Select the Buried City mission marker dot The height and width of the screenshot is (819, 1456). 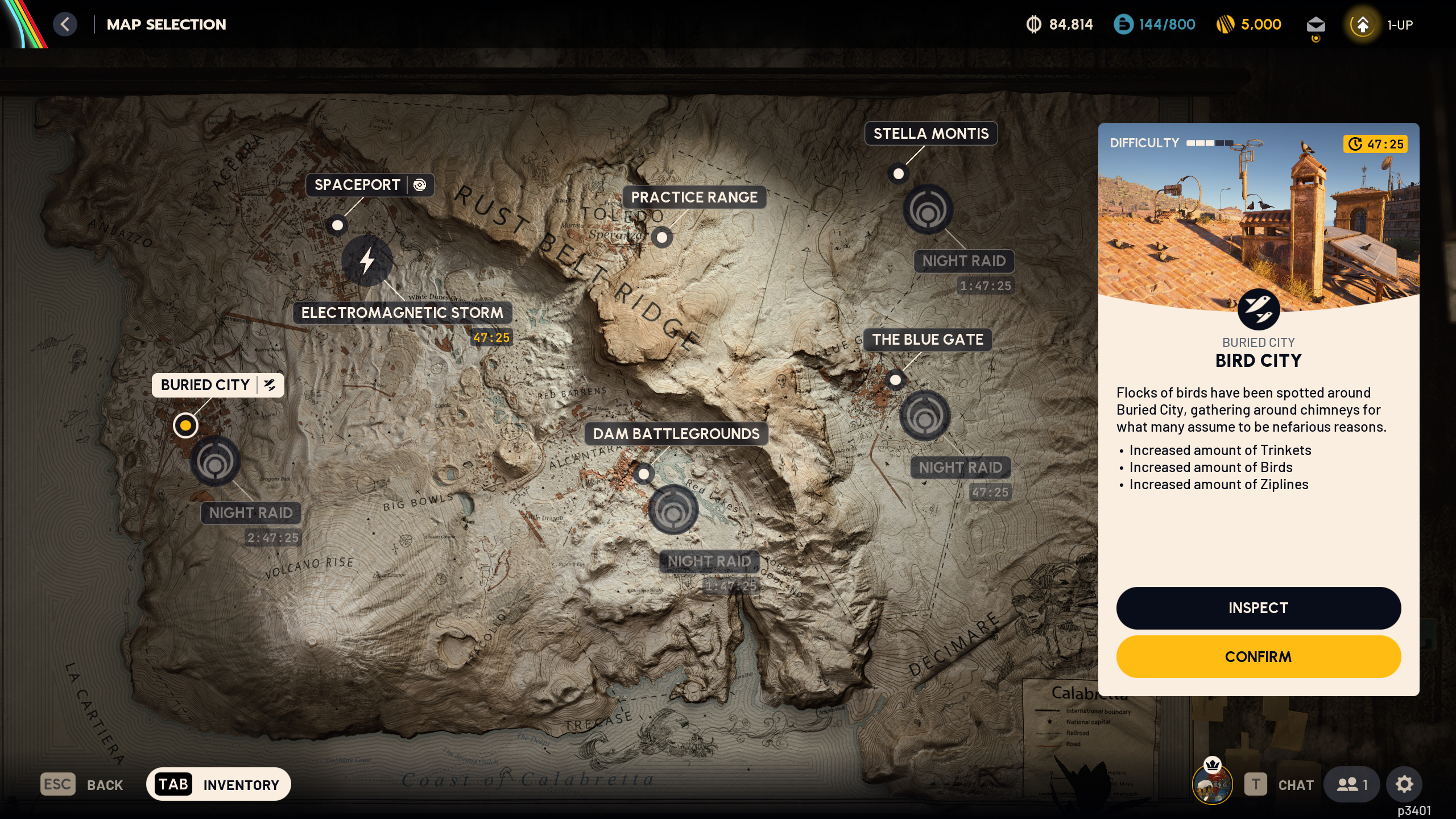point(187,425)
